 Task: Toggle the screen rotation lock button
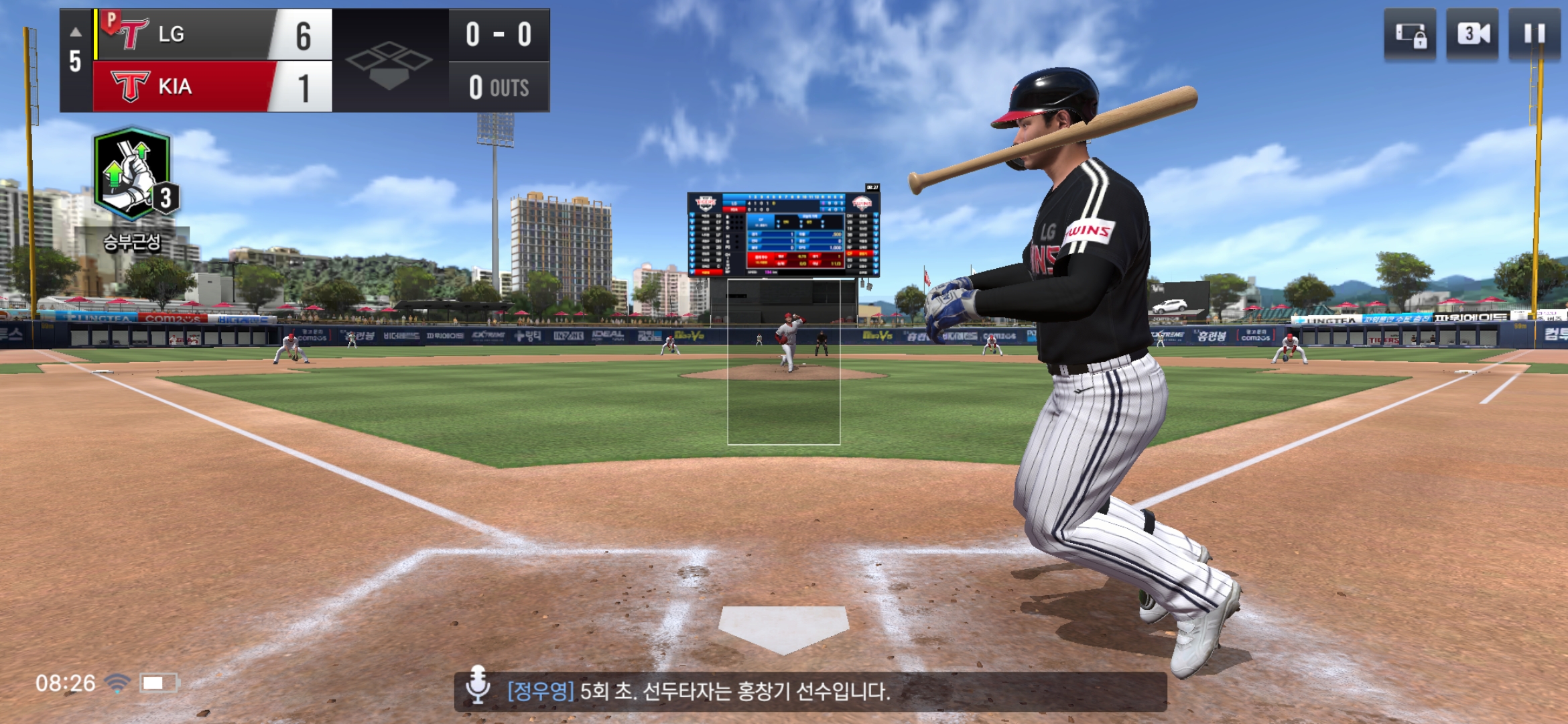click(x=1410, y=35)
